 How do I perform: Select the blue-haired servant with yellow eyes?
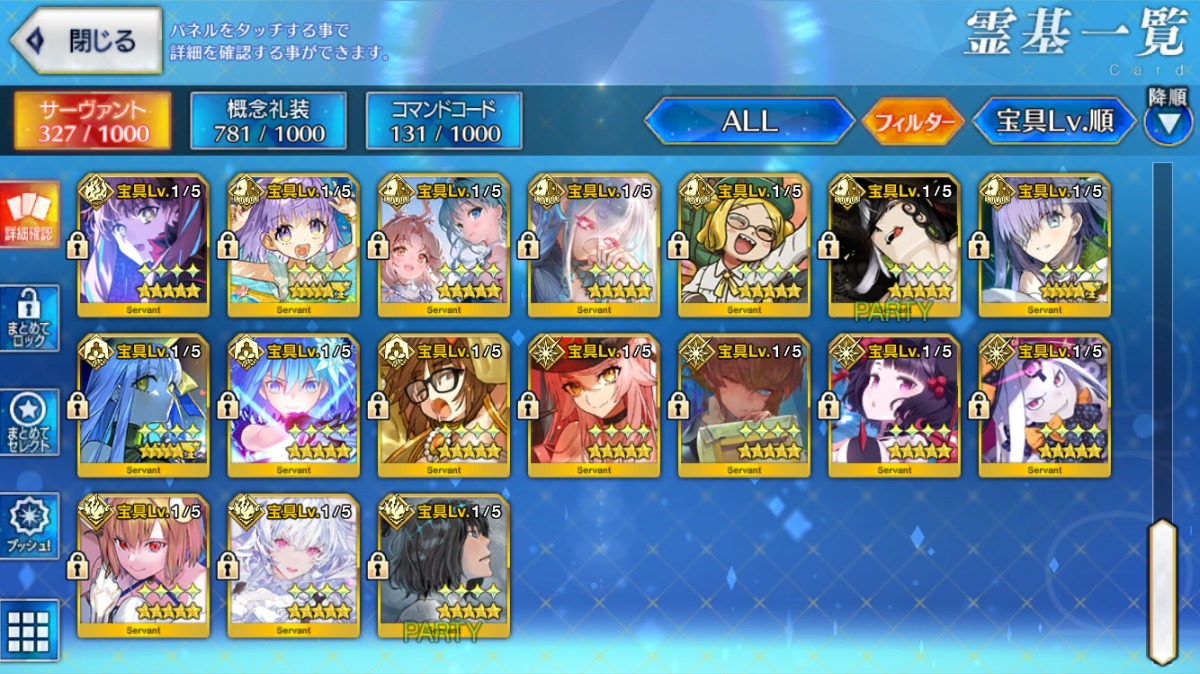[x=144, y=404]
